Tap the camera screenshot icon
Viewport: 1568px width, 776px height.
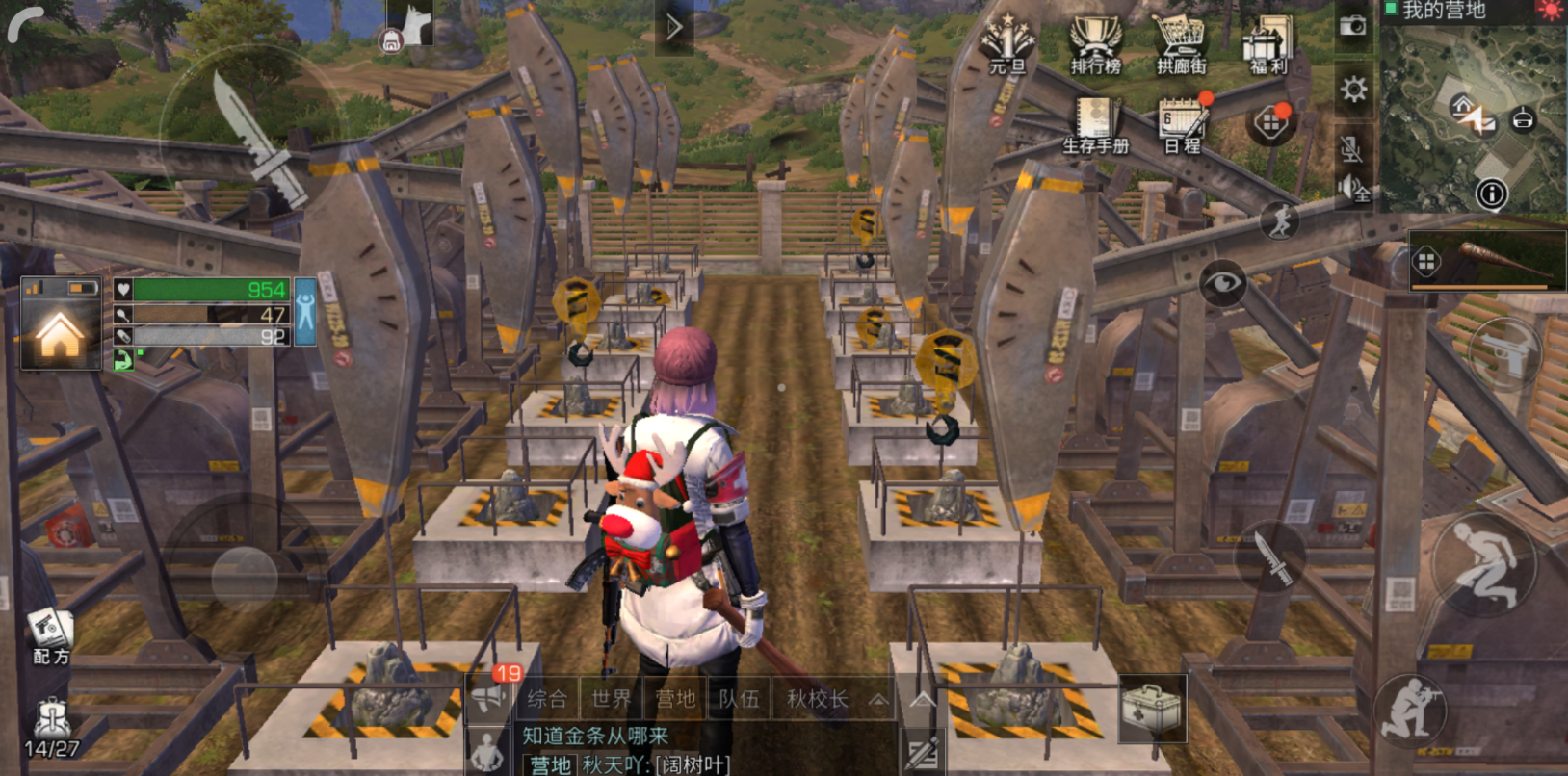1353,26
